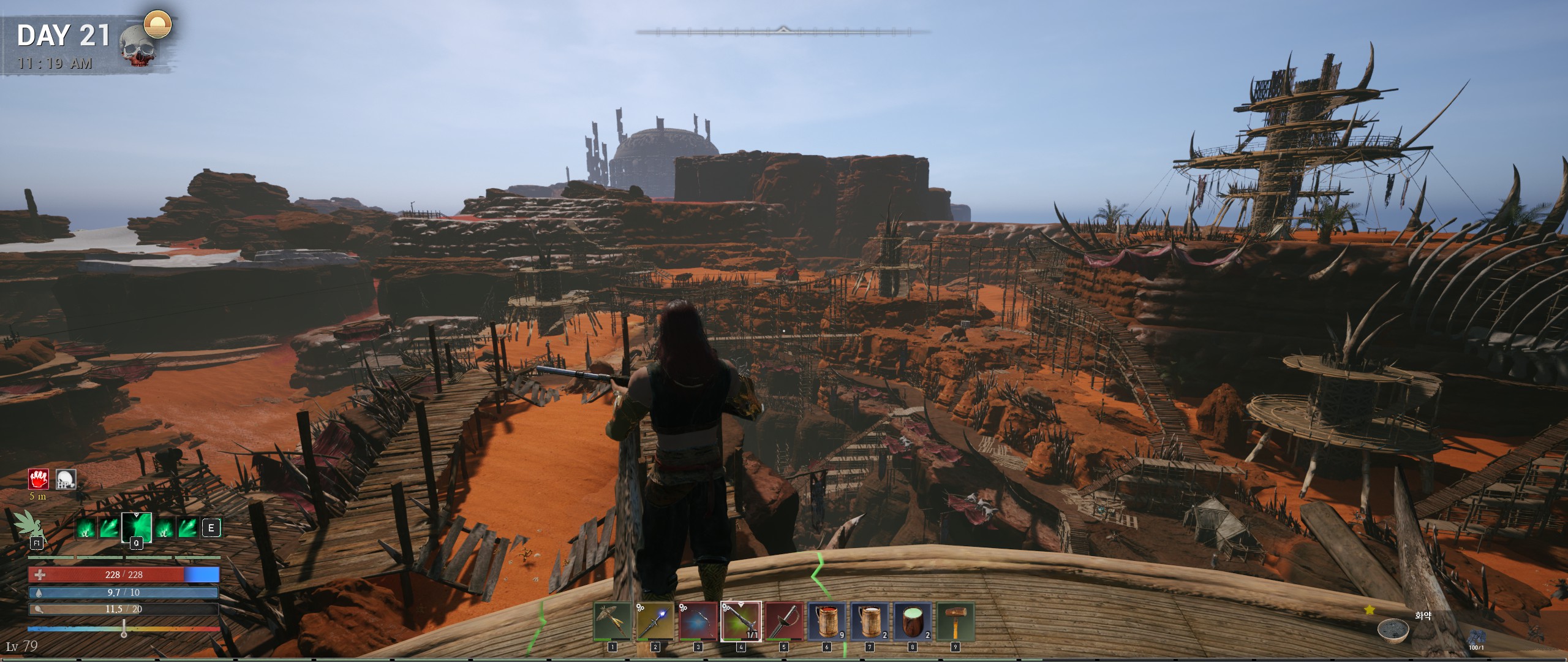Activate the large central green ability icon
The image size is (1568, 662).
click(x=137, y=528)
